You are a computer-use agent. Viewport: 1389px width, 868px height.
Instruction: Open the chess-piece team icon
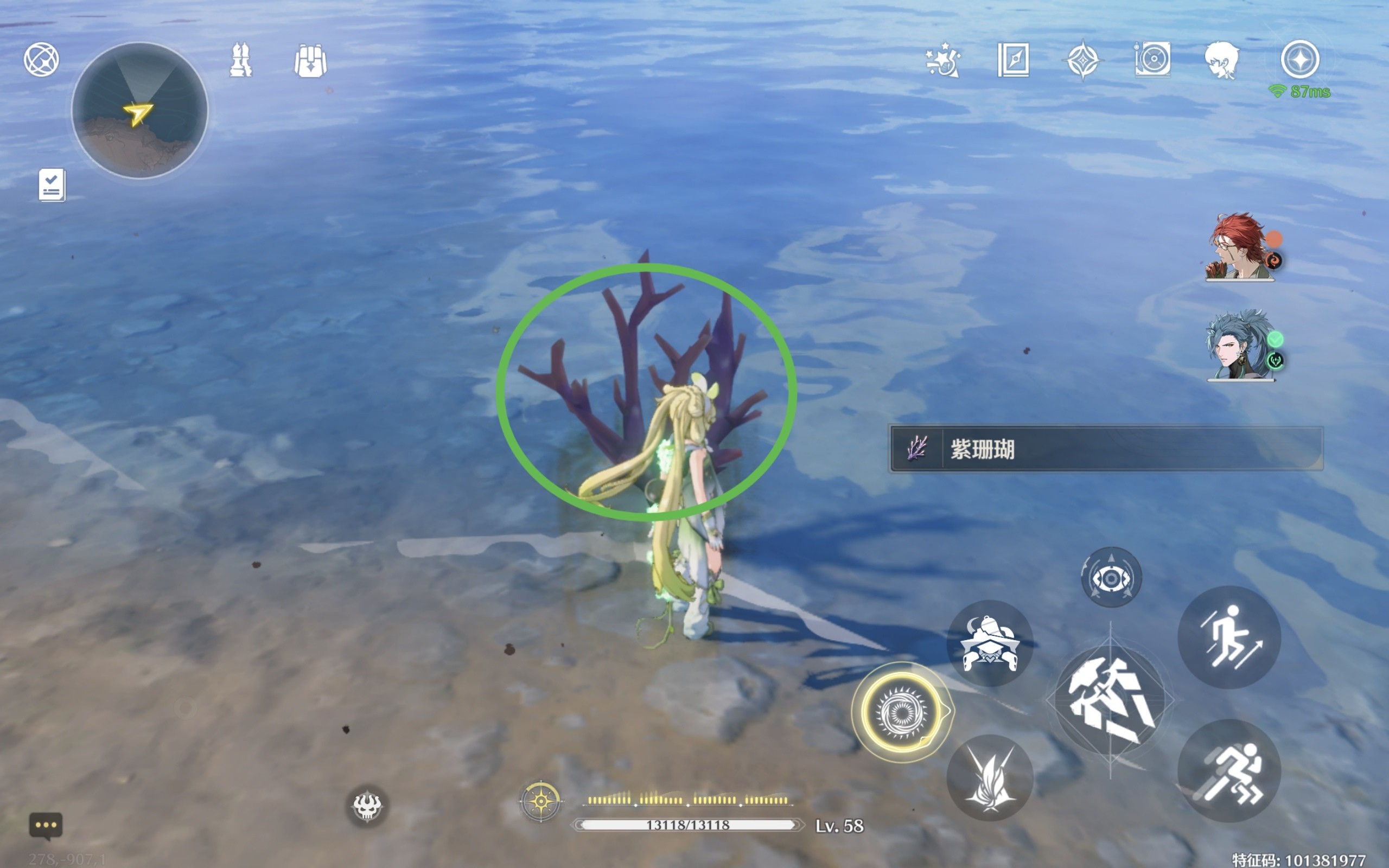[240, 60]
